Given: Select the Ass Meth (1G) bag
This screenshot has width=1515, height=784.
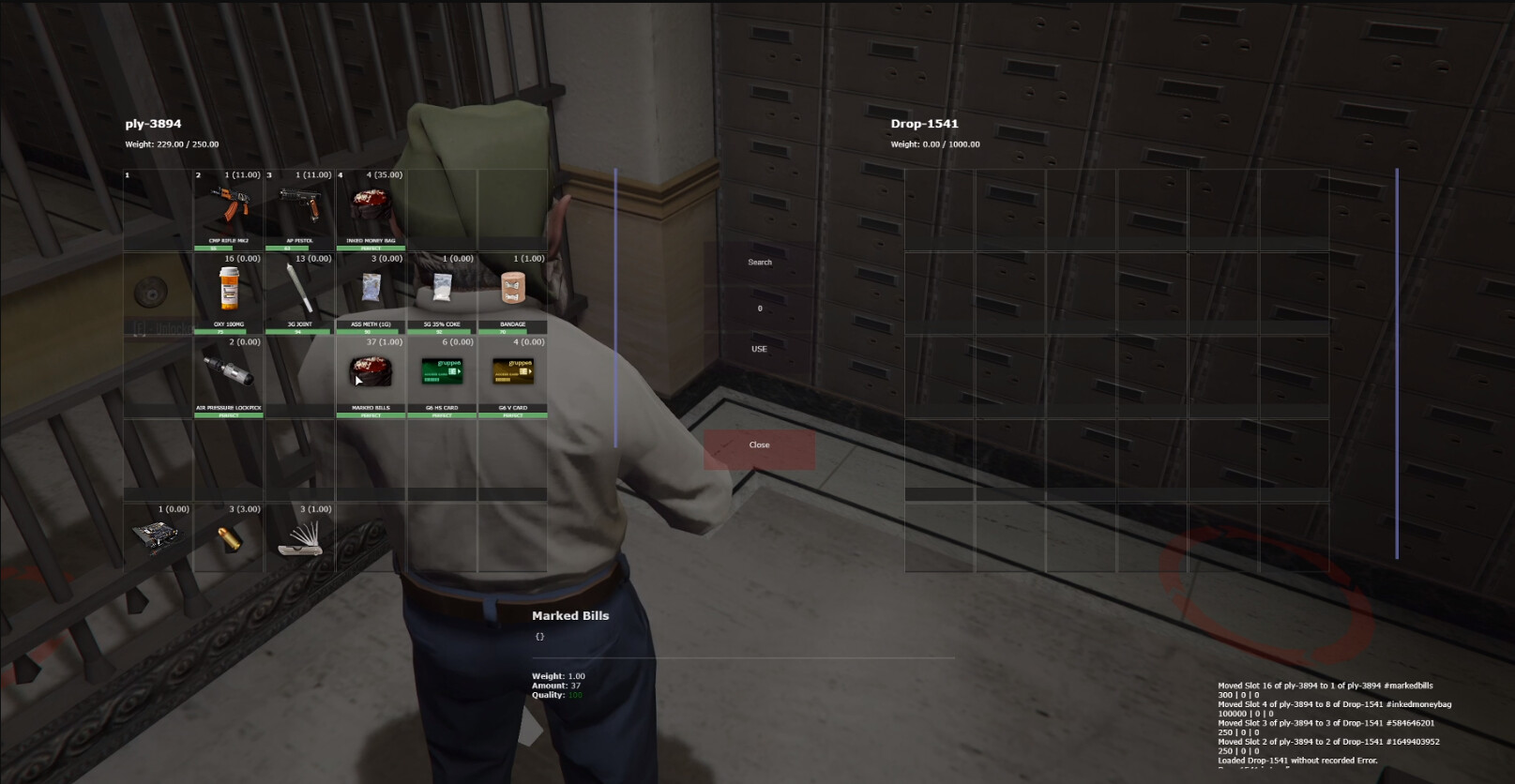Looking at the screenshot, I should (371, 288).
